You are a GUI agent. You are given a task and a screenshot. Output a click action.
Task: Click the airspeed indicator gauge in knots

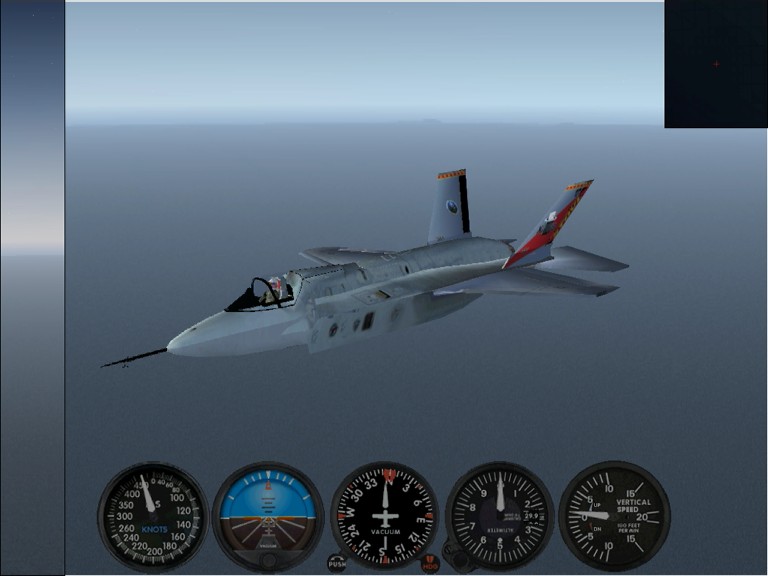[152, 516]
